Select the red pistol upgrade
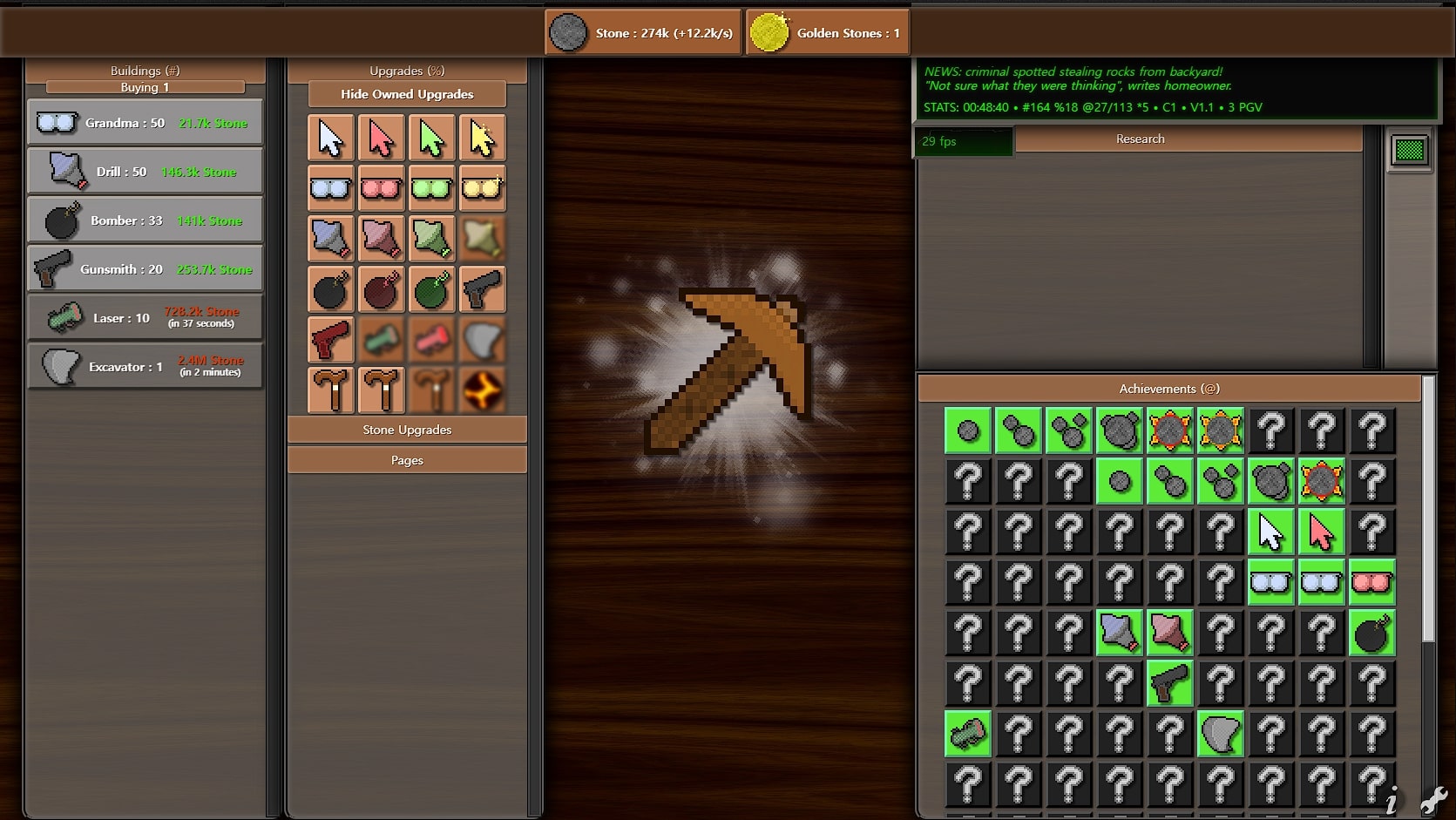The height and width of the screenshot is (820, 1456). (x=330, y=339)
